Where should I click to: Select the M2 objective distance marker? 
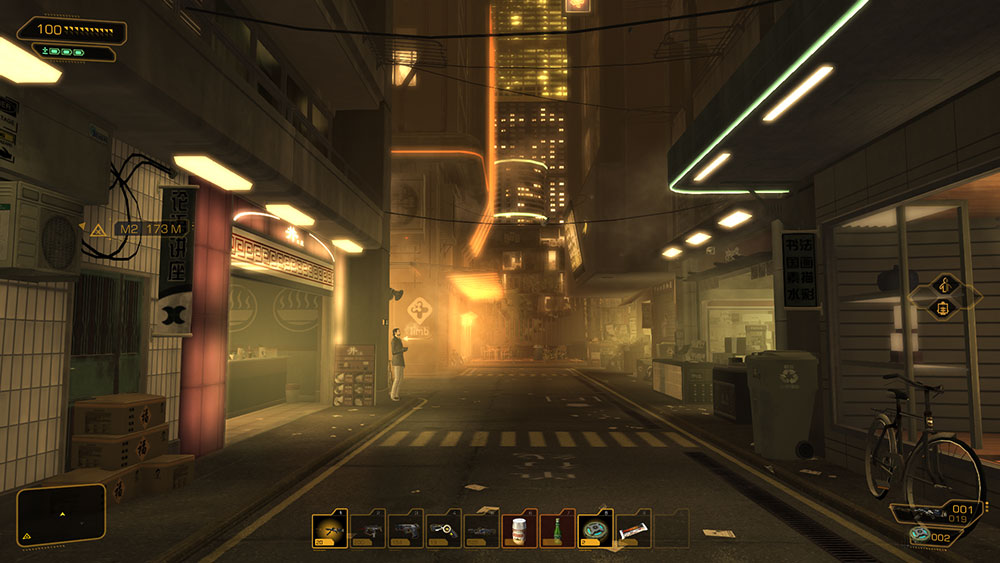(148, 229)
